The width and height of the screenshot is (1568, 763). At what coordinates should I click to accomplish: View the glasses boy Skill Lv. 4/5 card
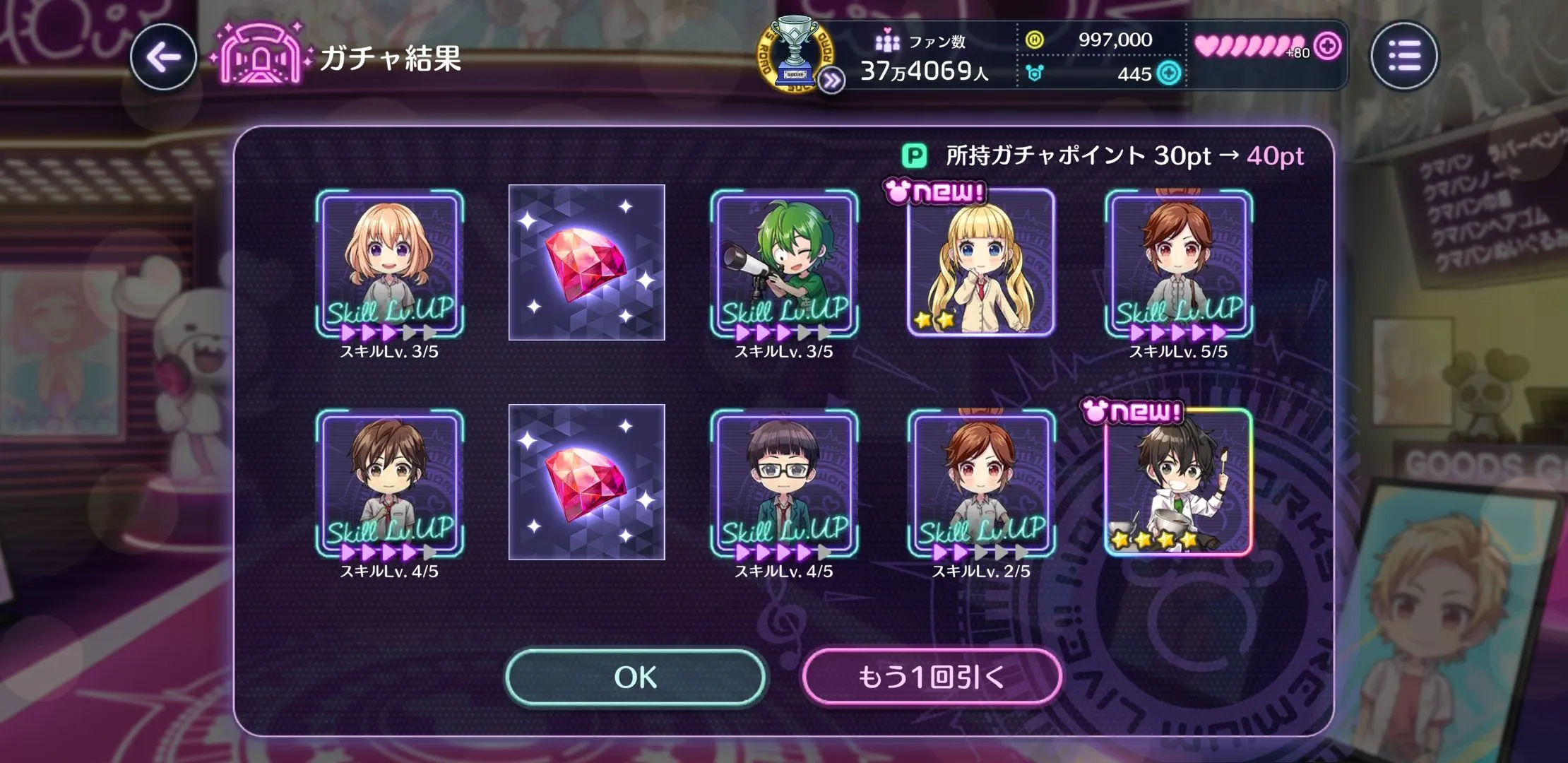784,483
